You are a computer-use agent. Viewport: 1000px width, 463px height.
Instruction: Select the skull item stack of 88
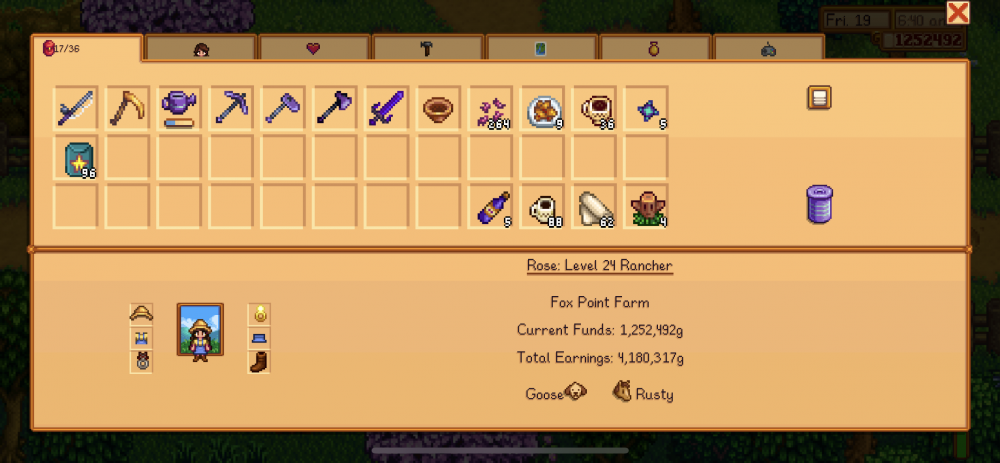point(543,207)
